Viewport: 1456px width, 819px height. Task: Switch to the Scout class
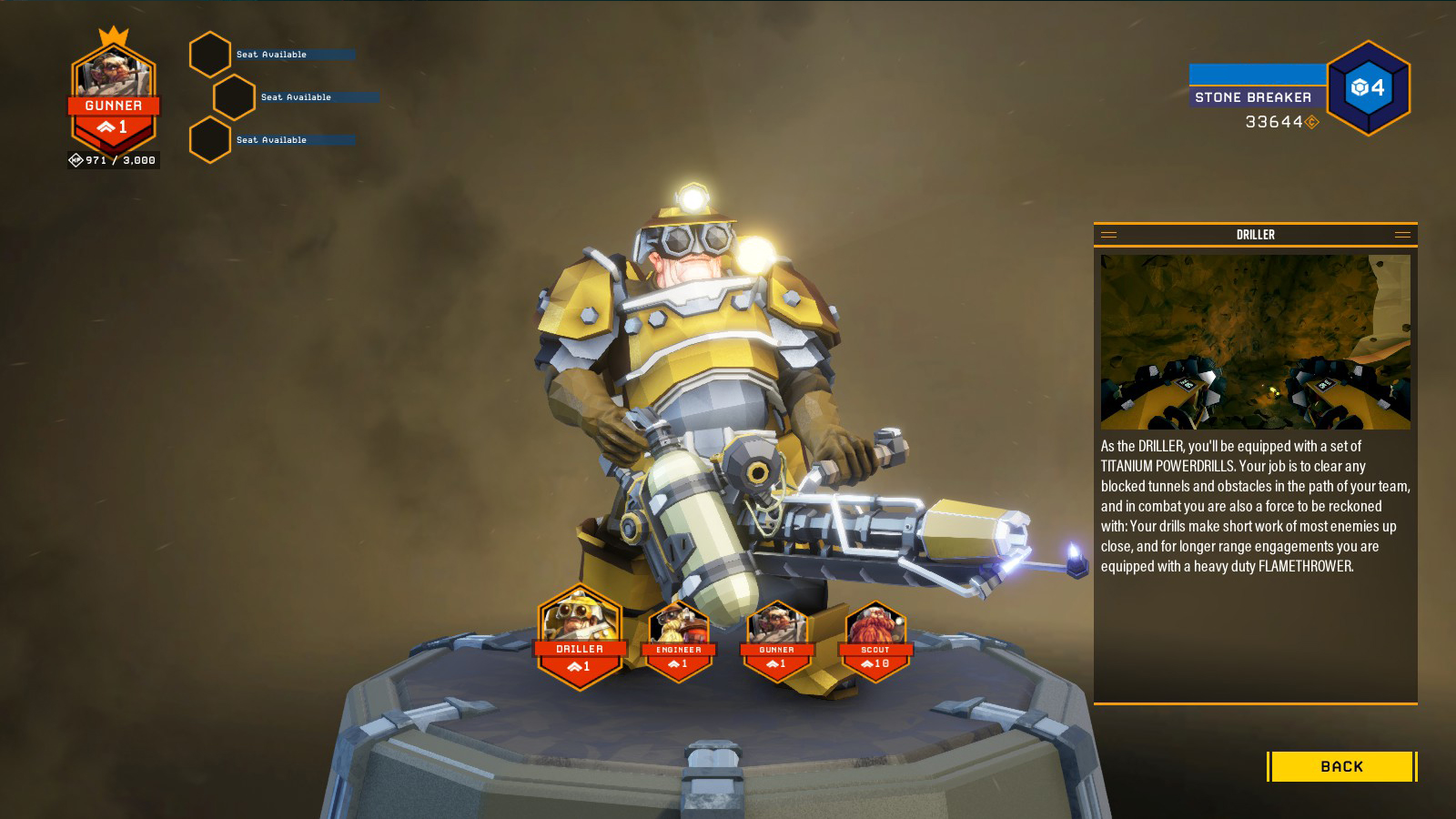[875, 642]
